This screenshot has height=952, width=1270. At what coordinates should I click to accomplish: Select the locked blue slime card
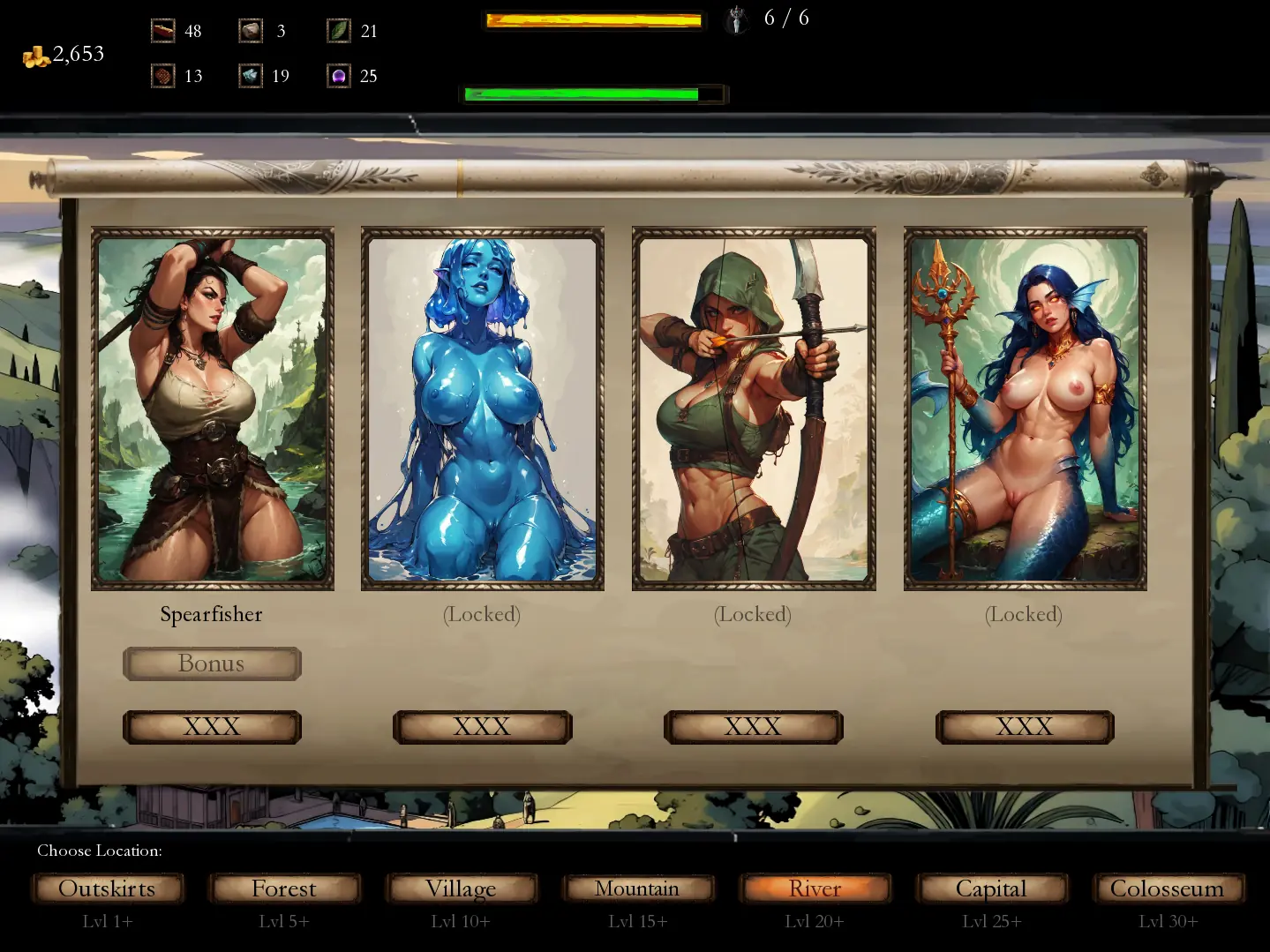483,409
